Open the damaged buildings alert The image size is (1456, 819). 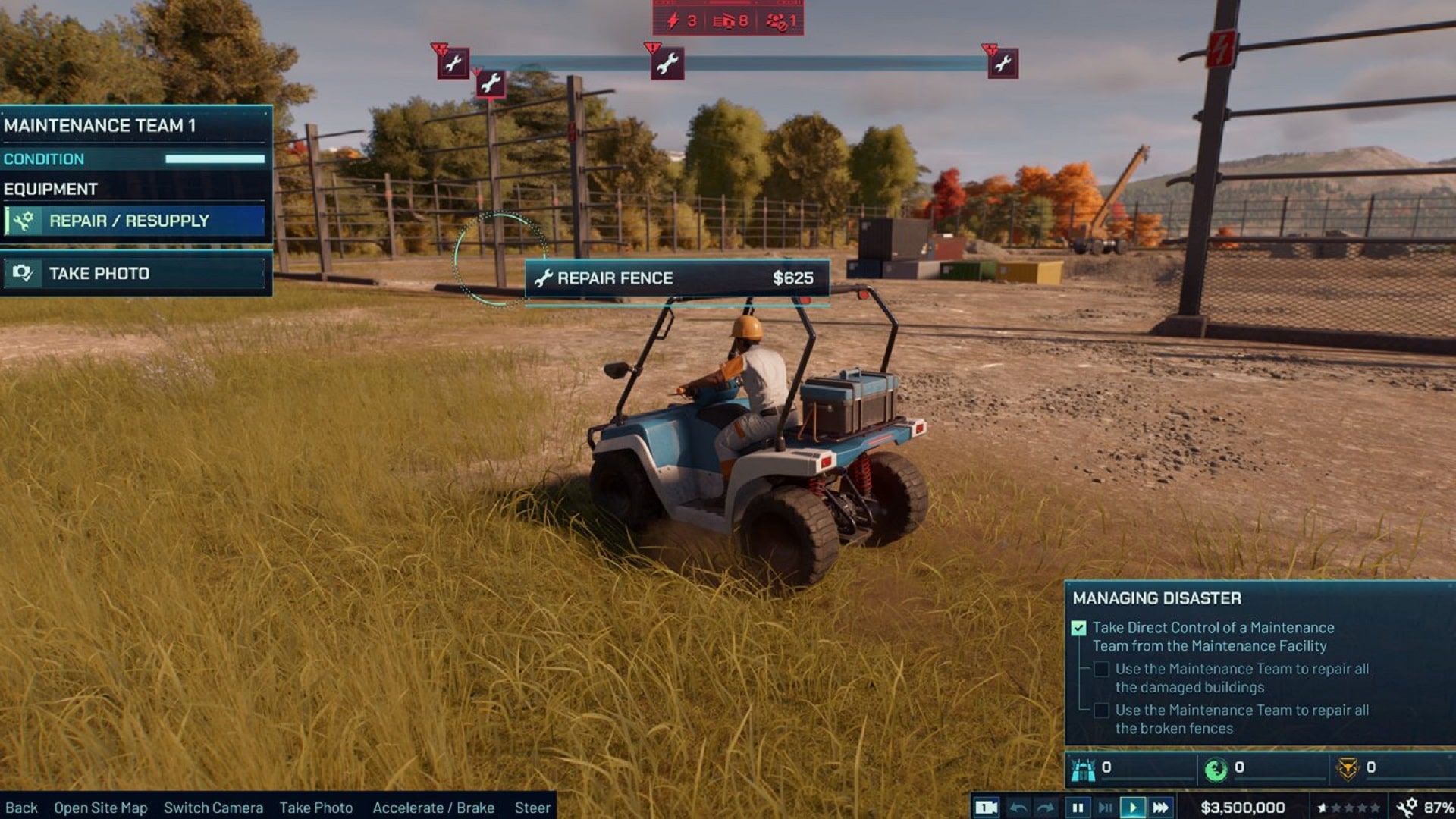[730, 20]
